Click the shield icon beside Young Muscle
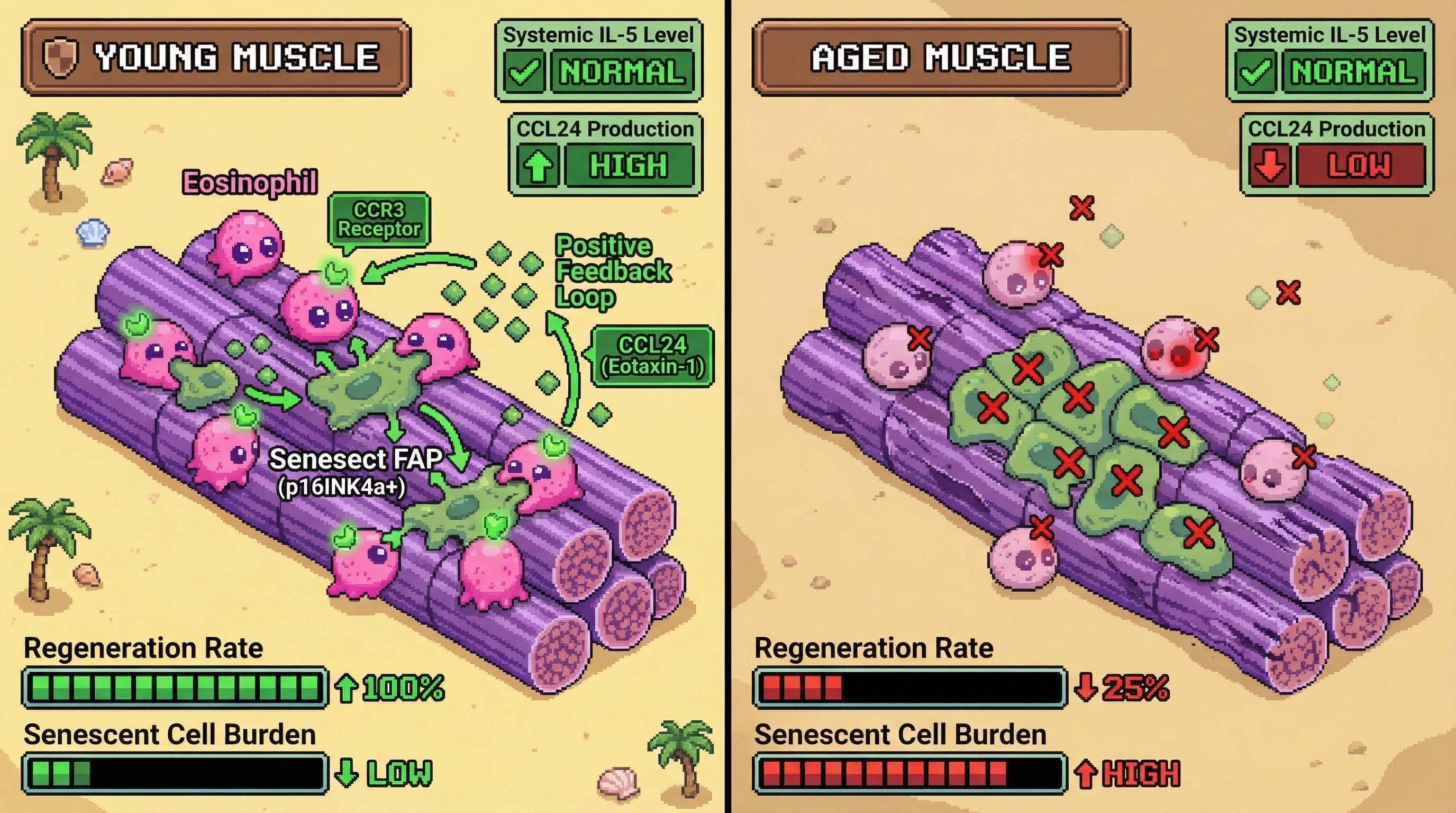 [x=60, y=58]
